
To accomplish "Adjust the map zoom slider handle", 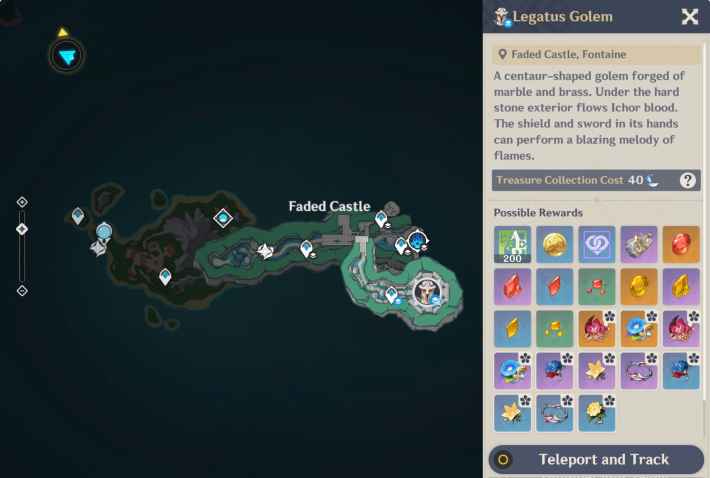I will tap(22, 229).
